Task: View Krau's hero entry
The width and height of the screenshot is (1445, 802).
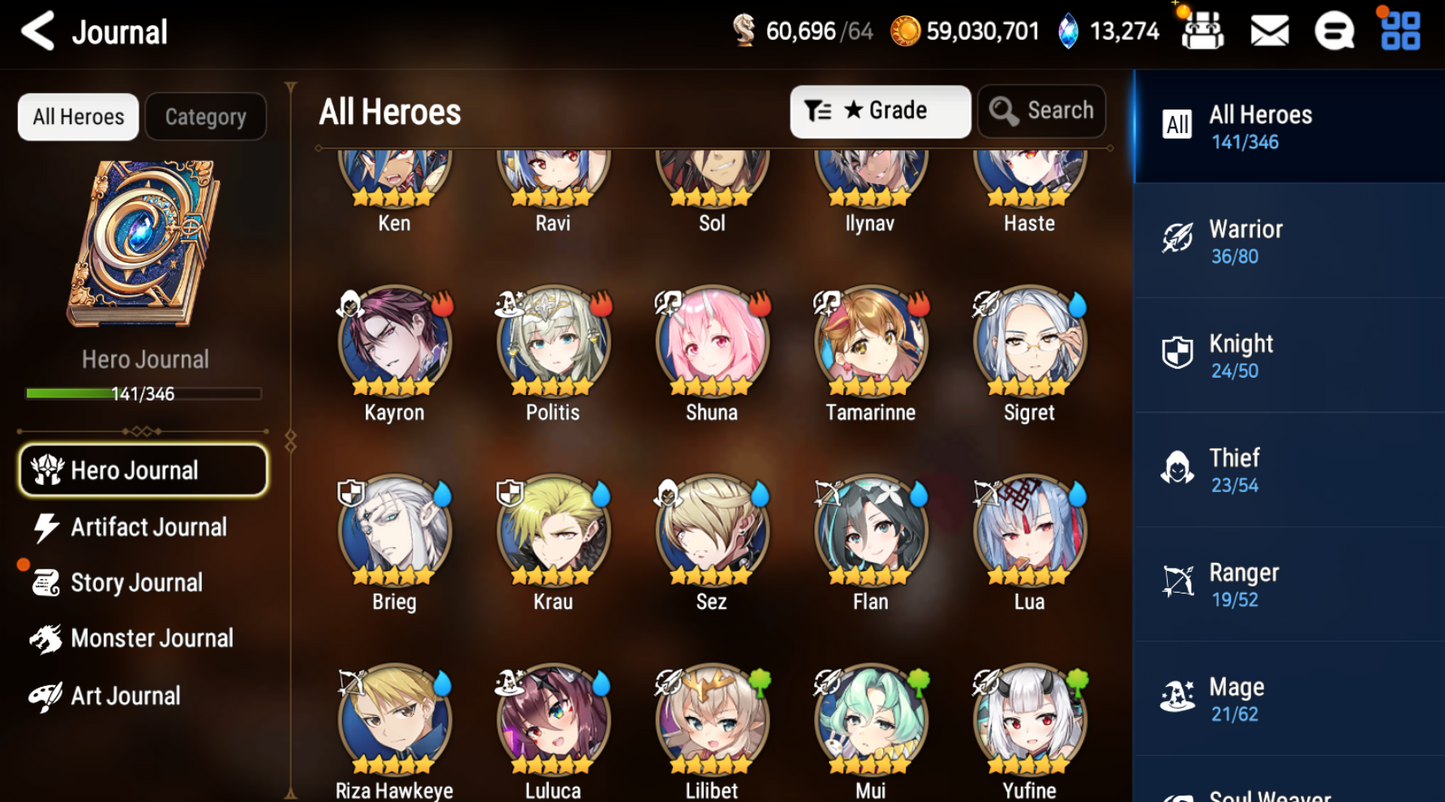Action: pos(553,532)
